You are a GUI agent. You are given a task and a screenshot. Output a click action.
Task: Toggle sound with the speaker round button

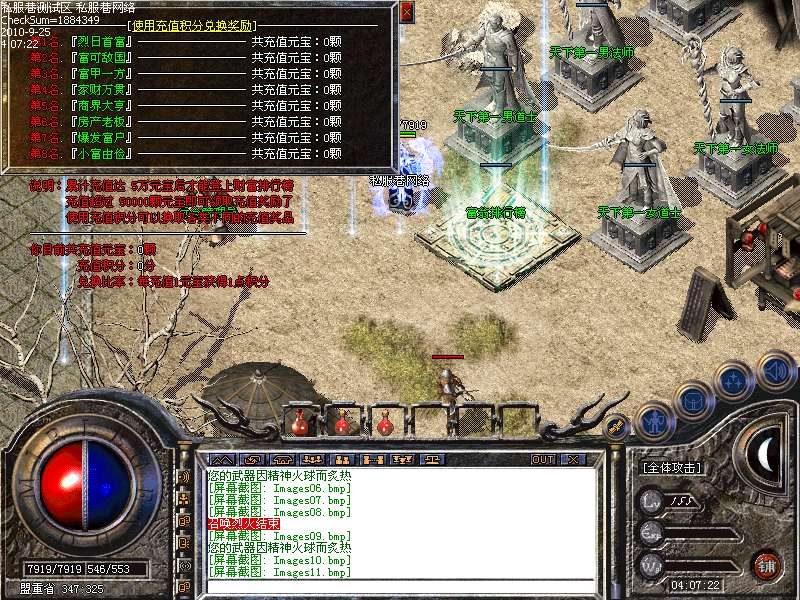(x=775, y=372)
